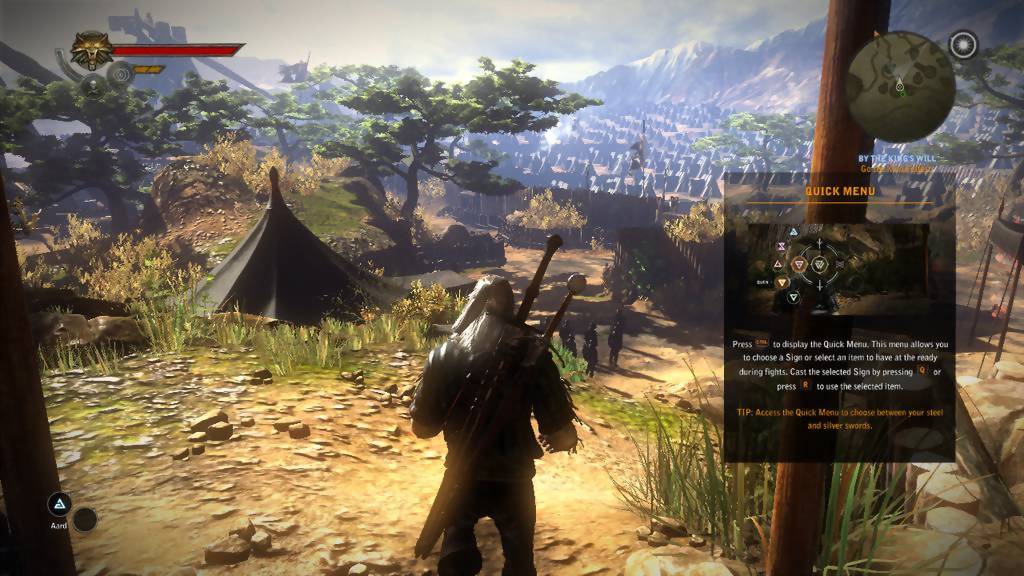Open the circular minimap
The width and height of the screenshot is (1024, 576).
tap(900, 86)
